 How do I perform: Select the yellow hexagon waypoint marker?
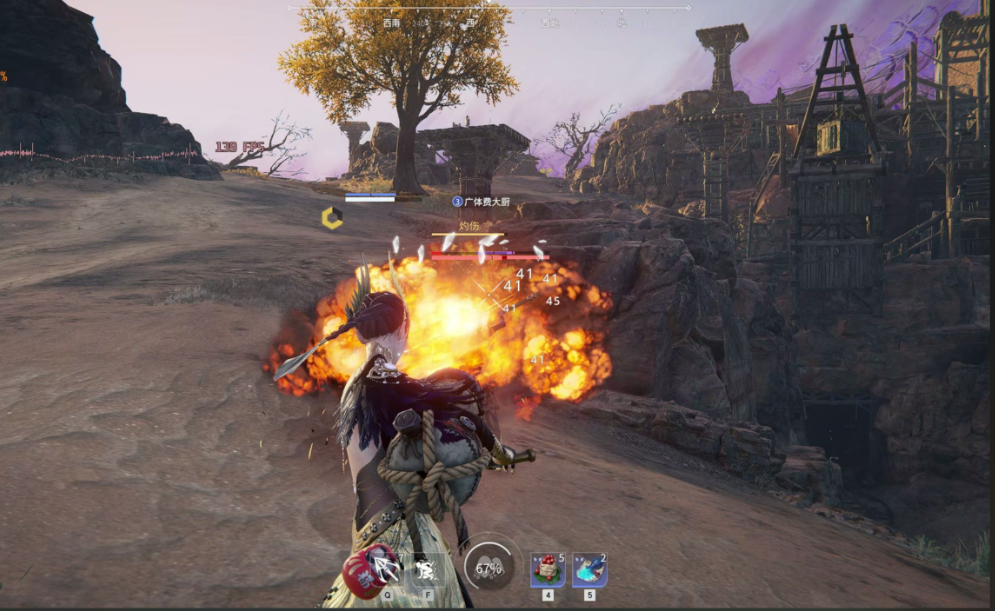(332, 218)
